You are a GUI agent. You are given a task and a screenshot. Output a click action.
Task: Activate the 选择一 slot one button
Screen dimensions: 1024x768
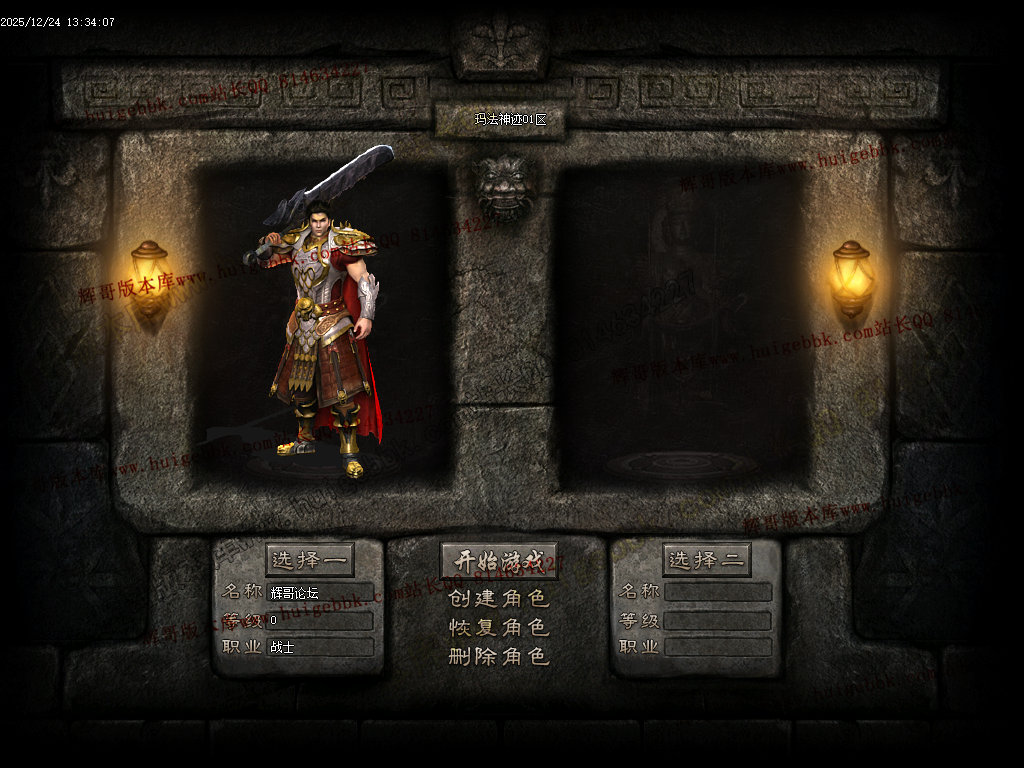(309, 560)
